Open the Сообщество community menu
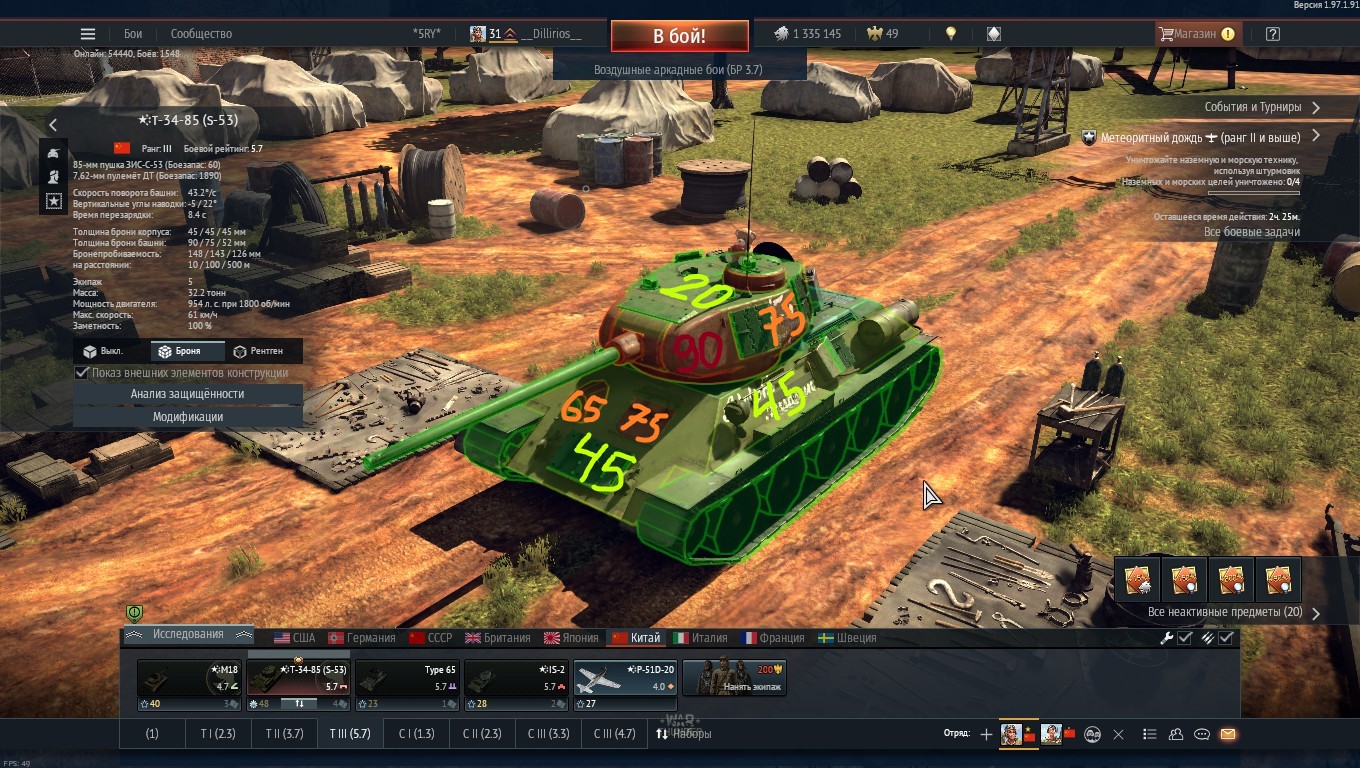 pyautogui.click(x=201, y=34)
